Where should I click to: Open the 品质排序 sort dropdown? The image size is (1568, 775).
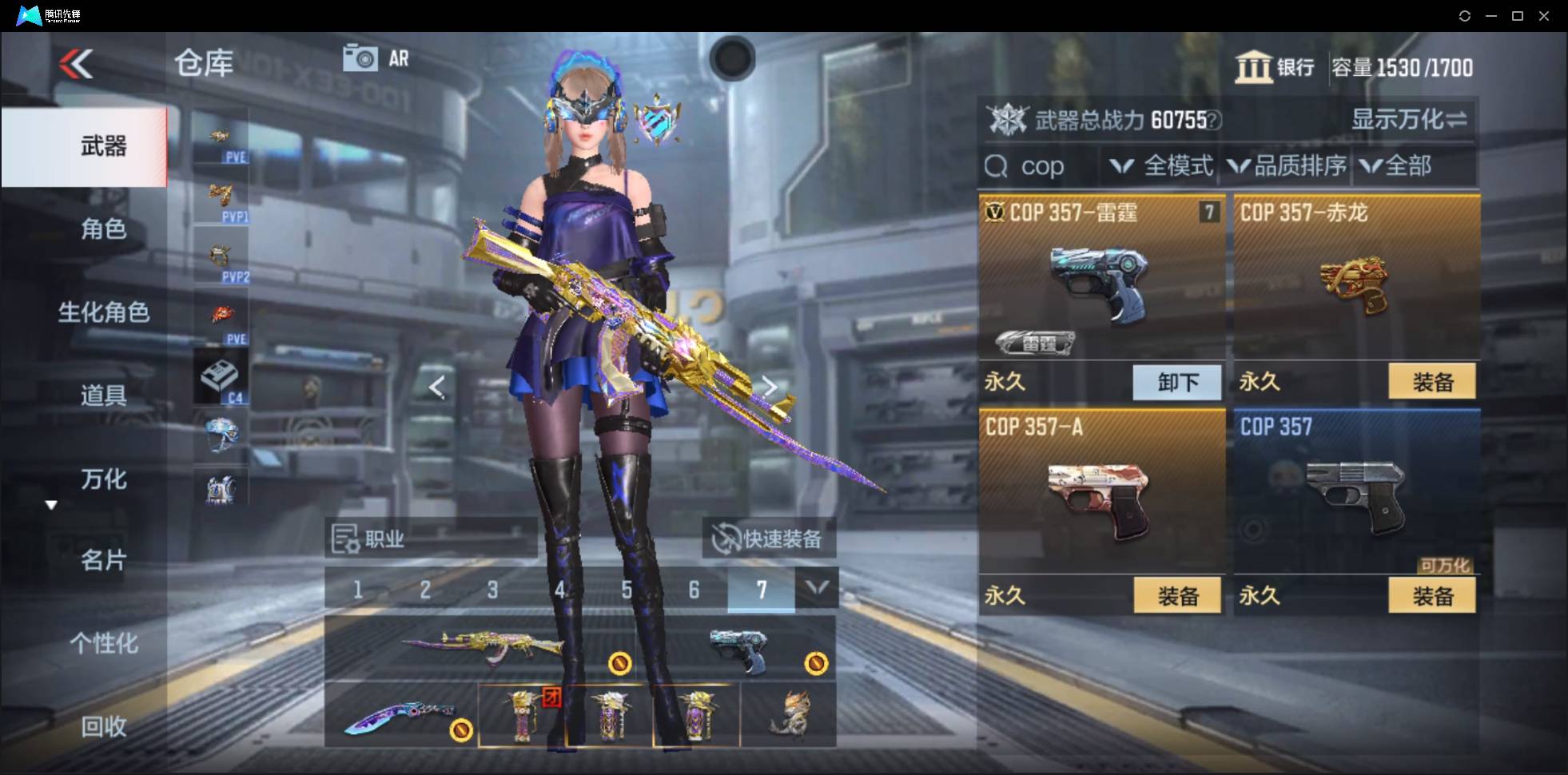click(1288, 166)
